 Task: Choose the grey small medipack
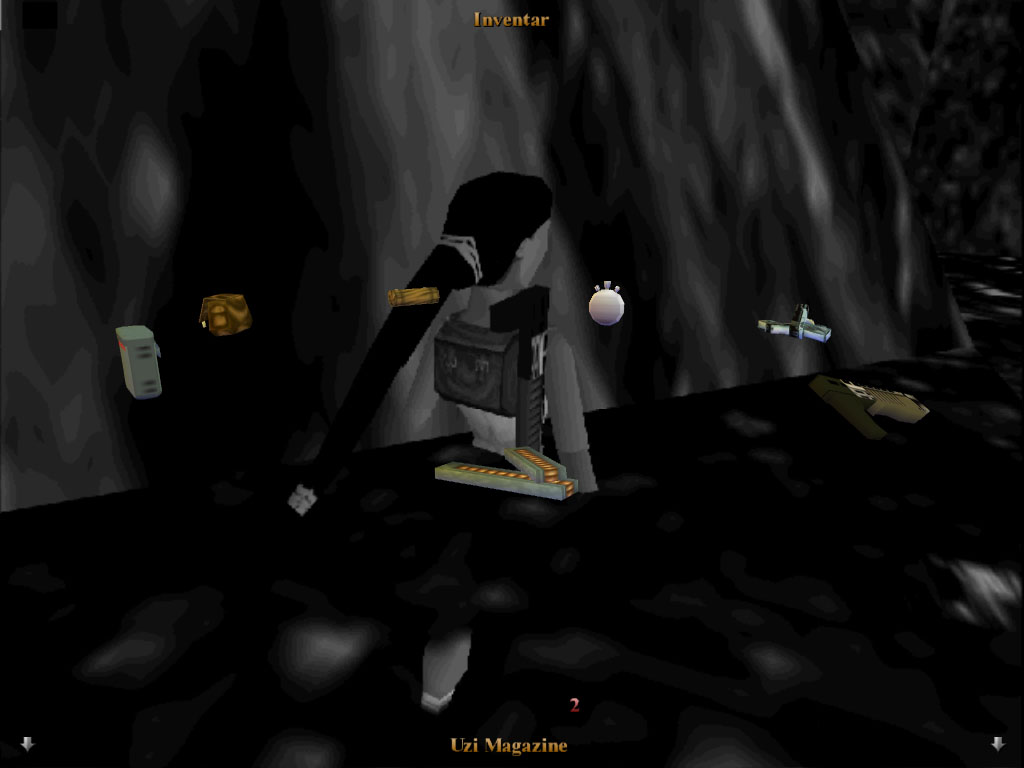click(138, 361)
